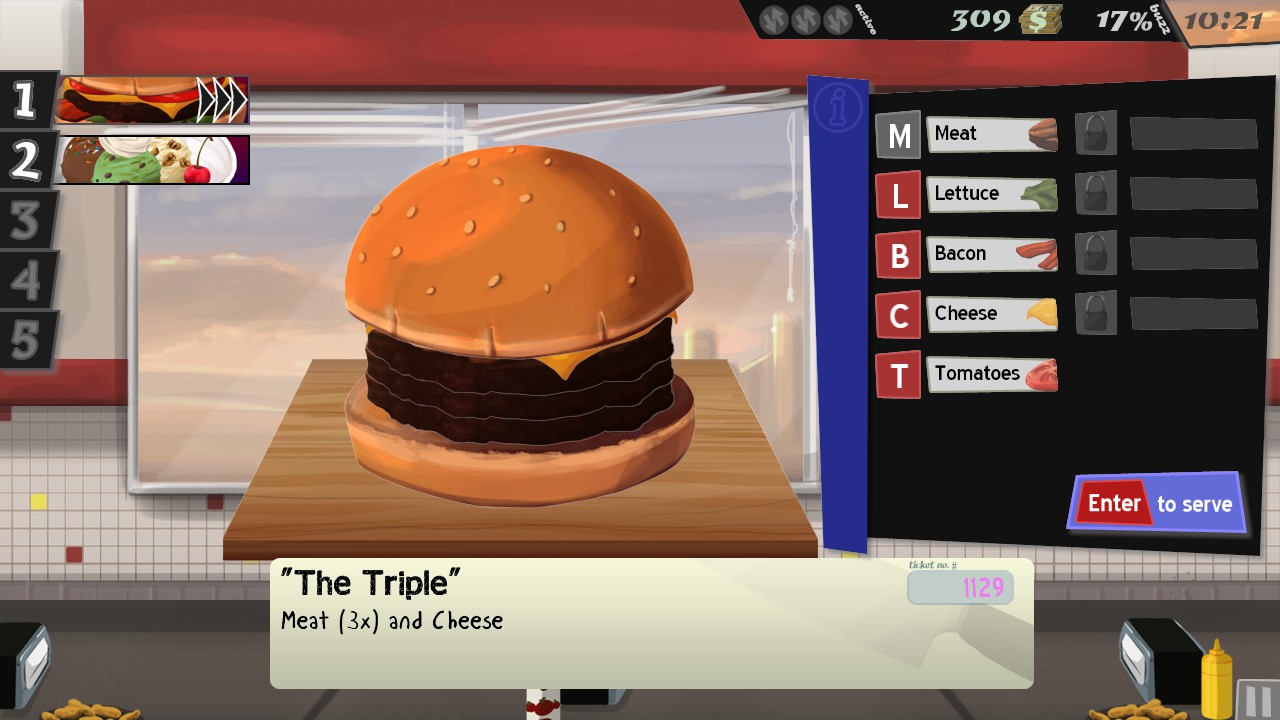Viewport: 1280px width, 720px height.
Task: Serve the order with the Enter button
Action: pyautogui.click(x=1158, y=503)
